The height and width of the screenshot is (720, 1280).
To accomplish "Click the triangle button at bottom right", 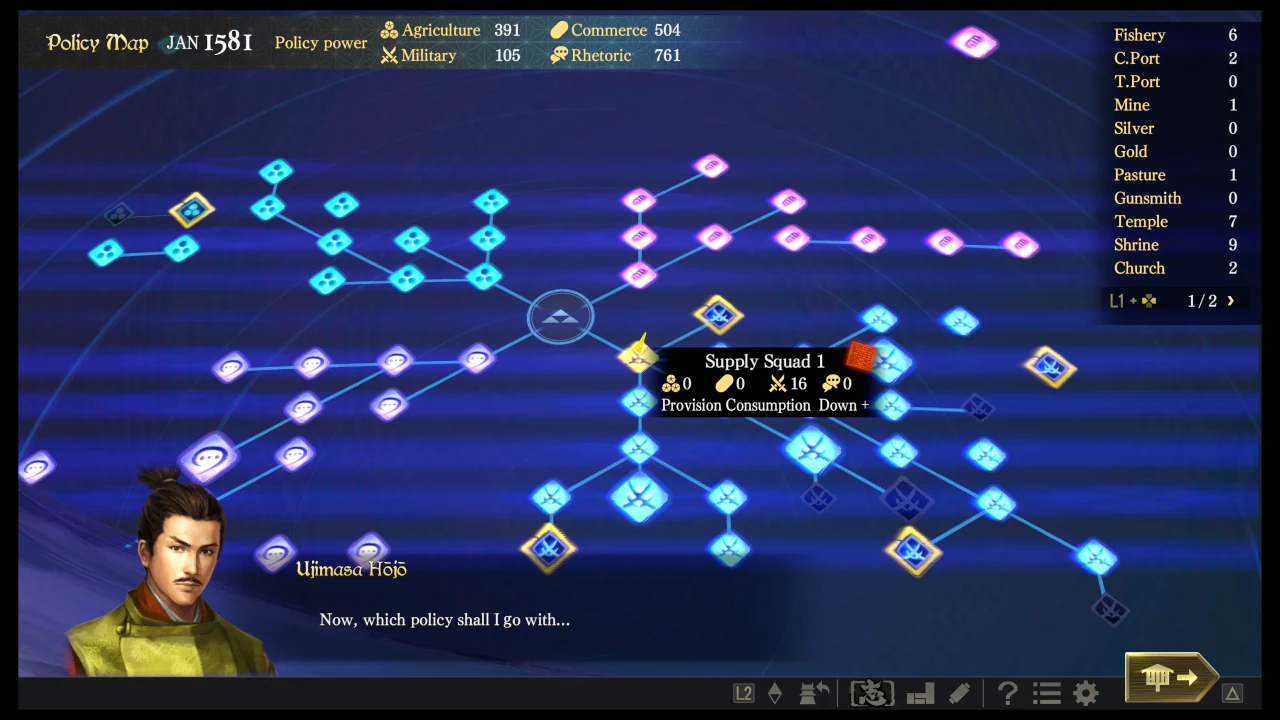I will (x=1233, y=693).
